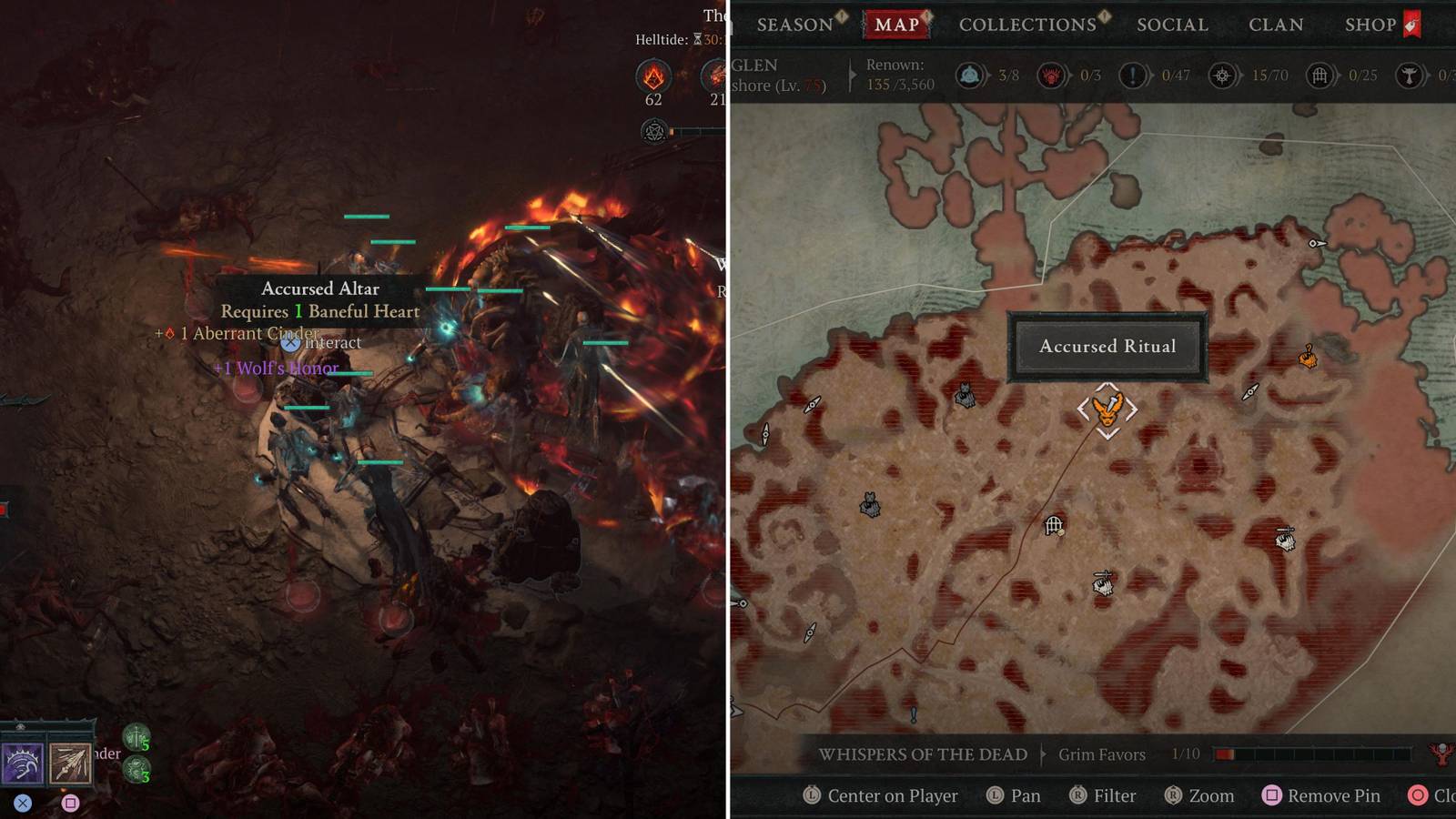Viewport: 1456px width, 819px height.
Task: Toggle Center on Player view
Action: (887, 795)
